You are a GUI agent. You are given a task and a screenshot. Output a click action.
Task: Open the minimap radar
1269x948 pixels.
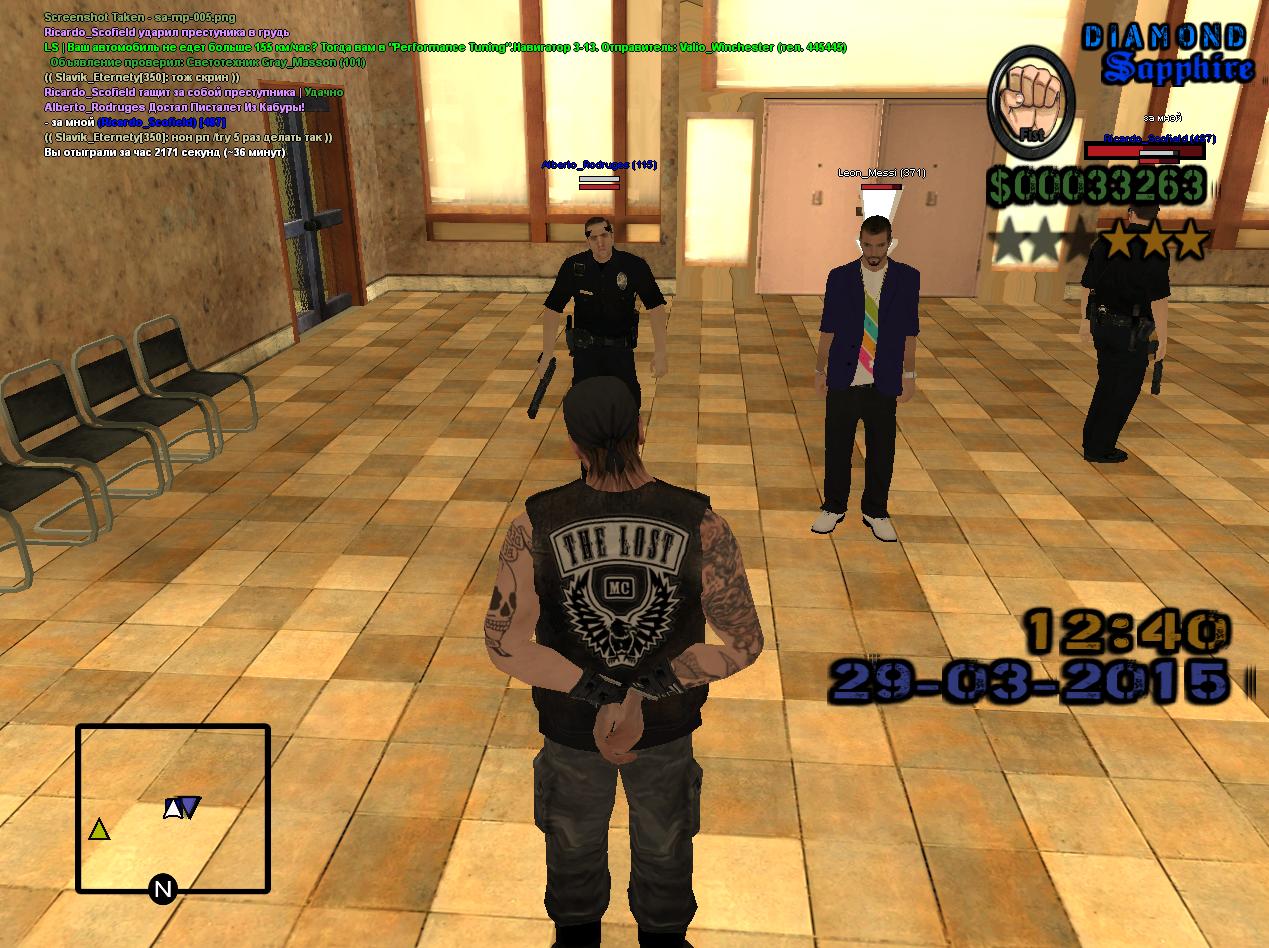click(173, 808)
